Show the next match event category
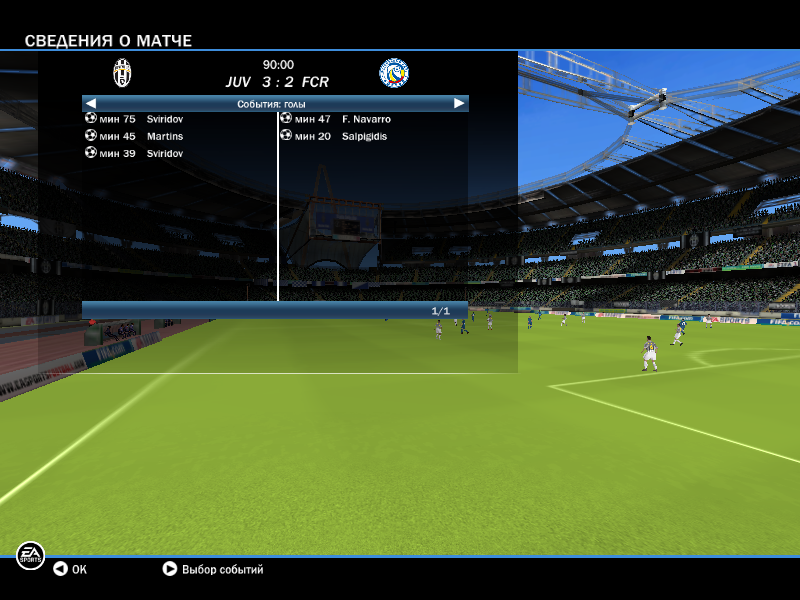 pos(459,103)
